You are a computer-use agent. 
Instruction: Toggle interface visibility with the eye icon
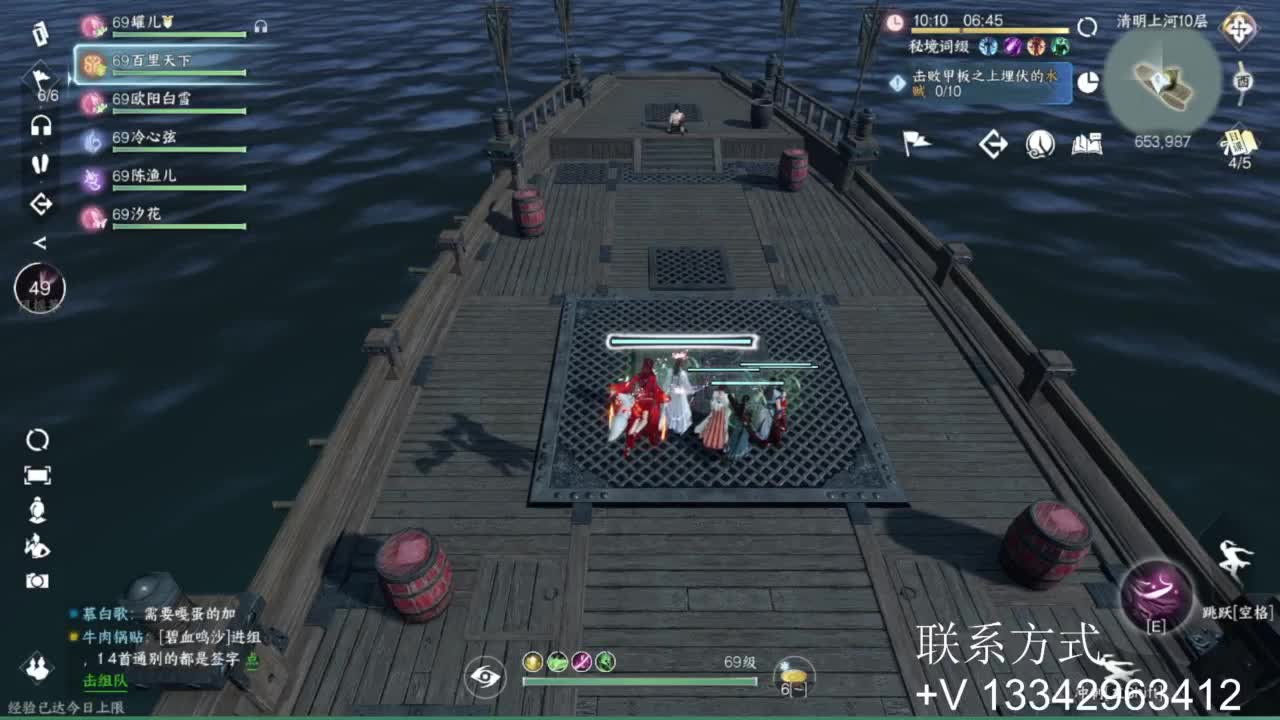pos(483,677)
